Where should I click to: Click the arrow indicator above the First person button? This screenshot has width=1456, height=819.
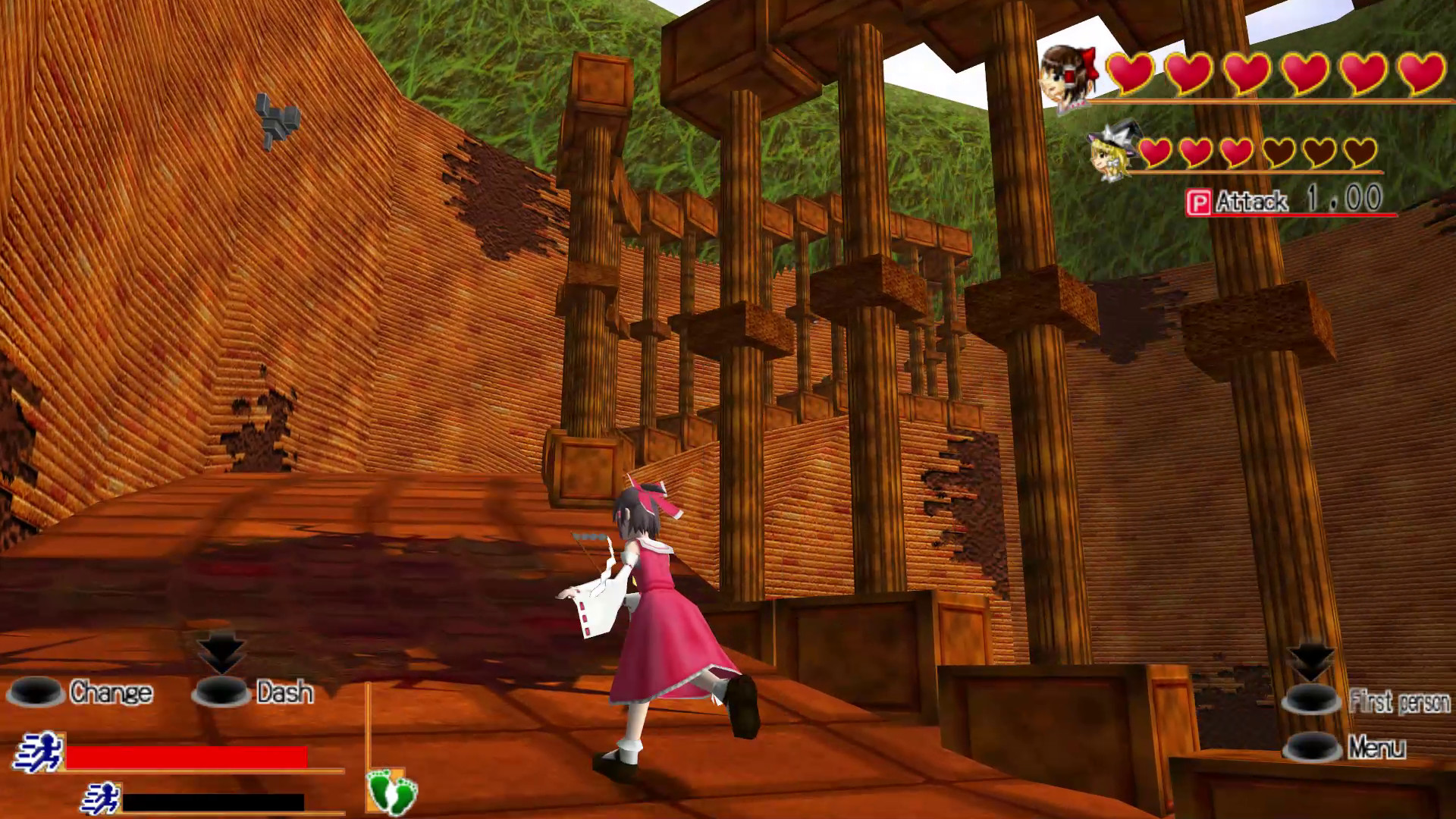(x=1310, y=660)
